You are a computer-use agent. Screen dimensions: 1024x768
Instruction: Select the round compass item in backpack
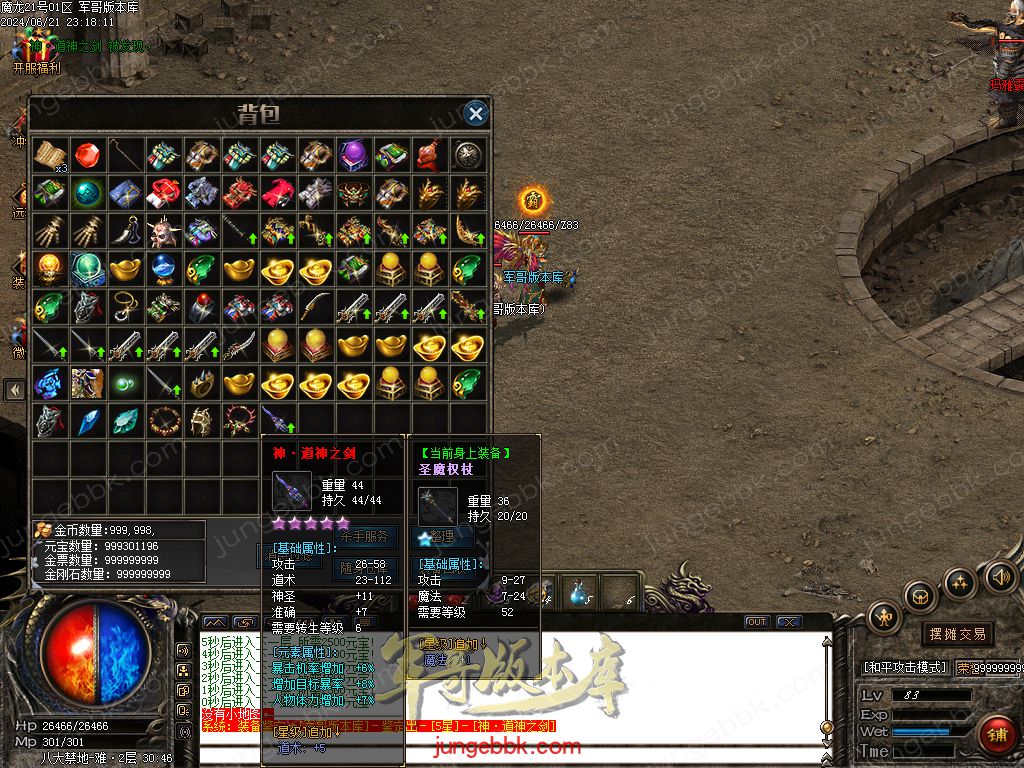click(x=467, y=154)
